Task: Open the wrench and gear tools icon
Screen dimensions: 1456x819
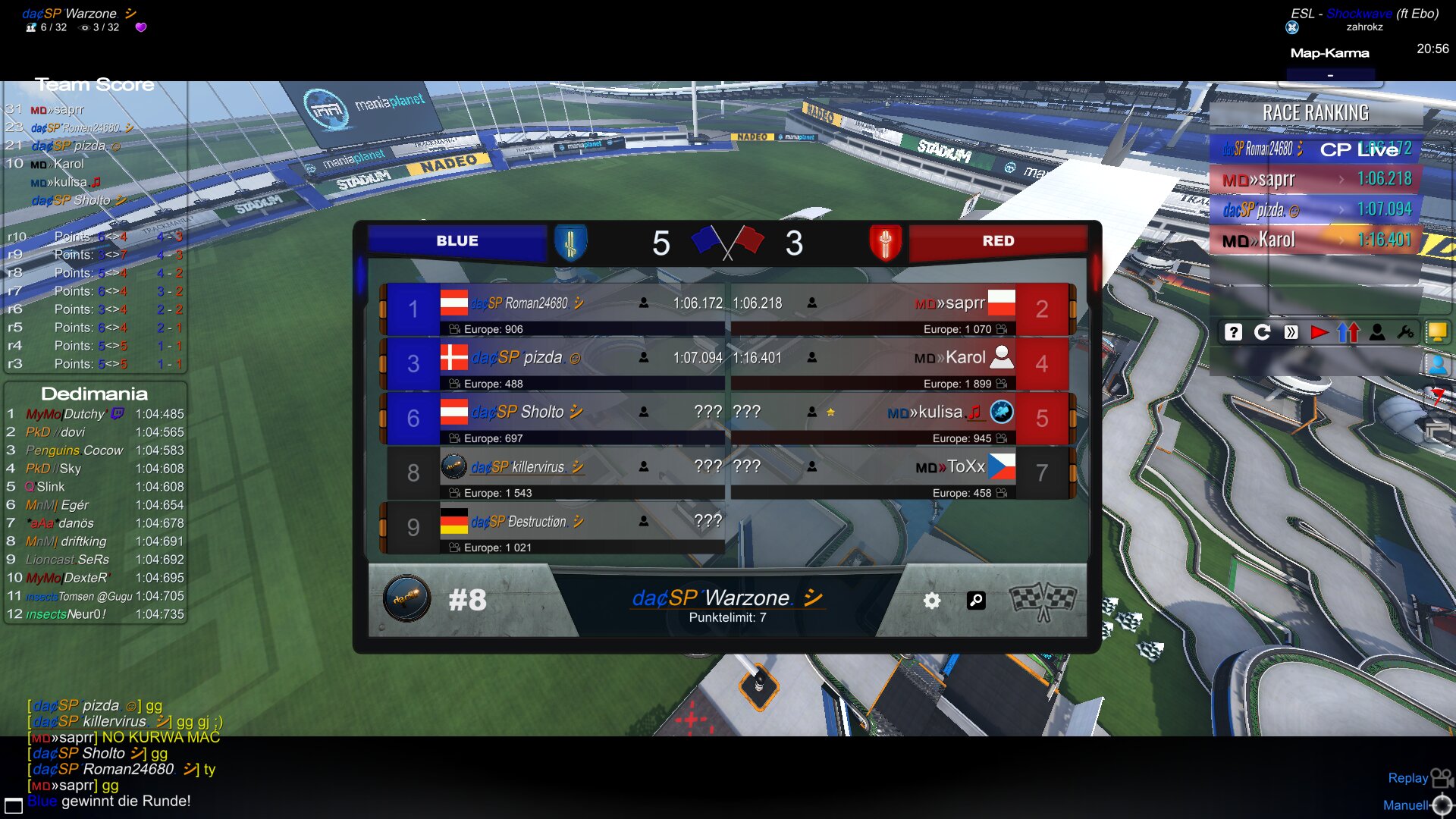Action: 1405,332
